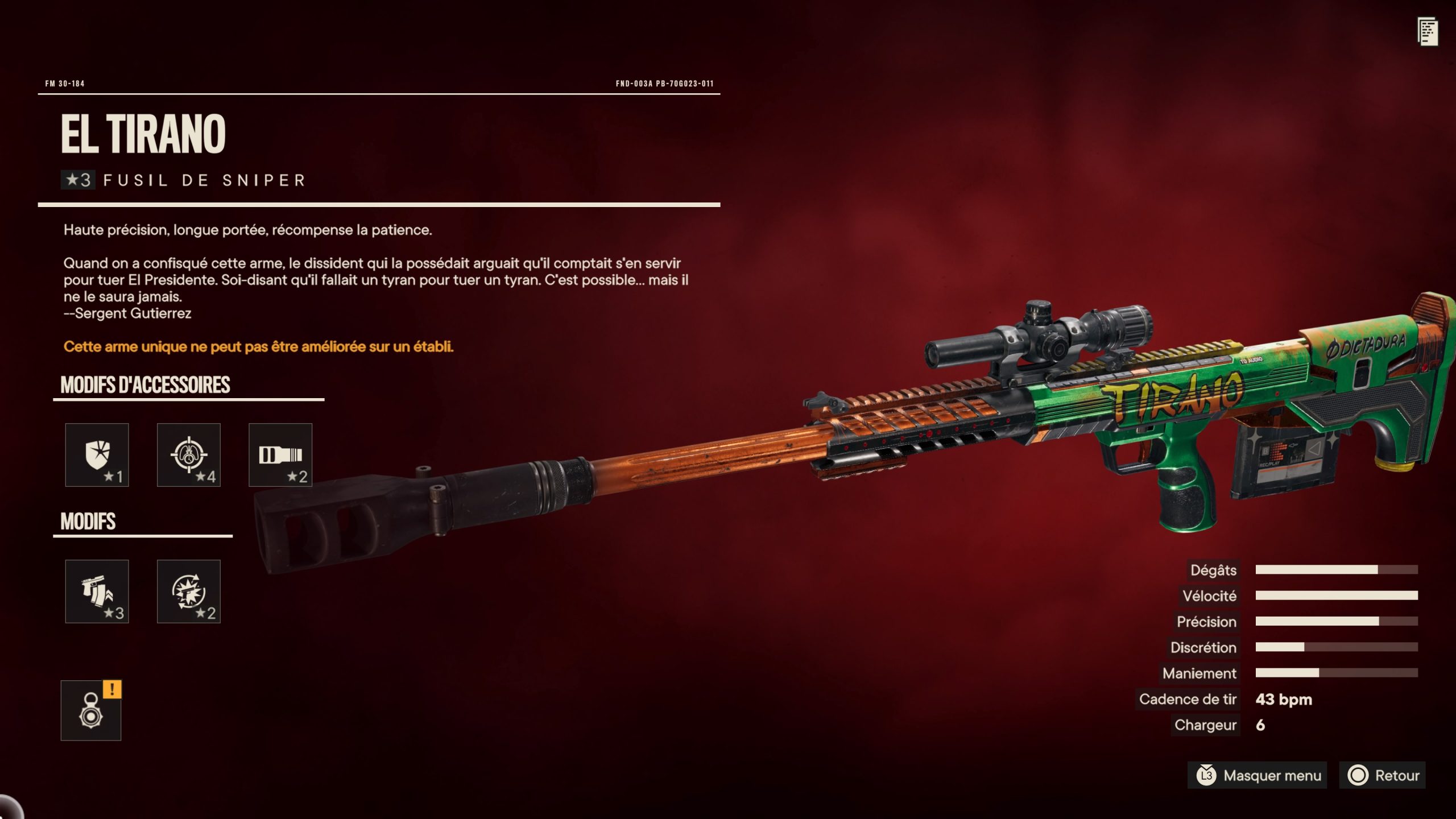Open the document icon in the corner
Screen dimensions: 1456x819
pos(1427,32)
